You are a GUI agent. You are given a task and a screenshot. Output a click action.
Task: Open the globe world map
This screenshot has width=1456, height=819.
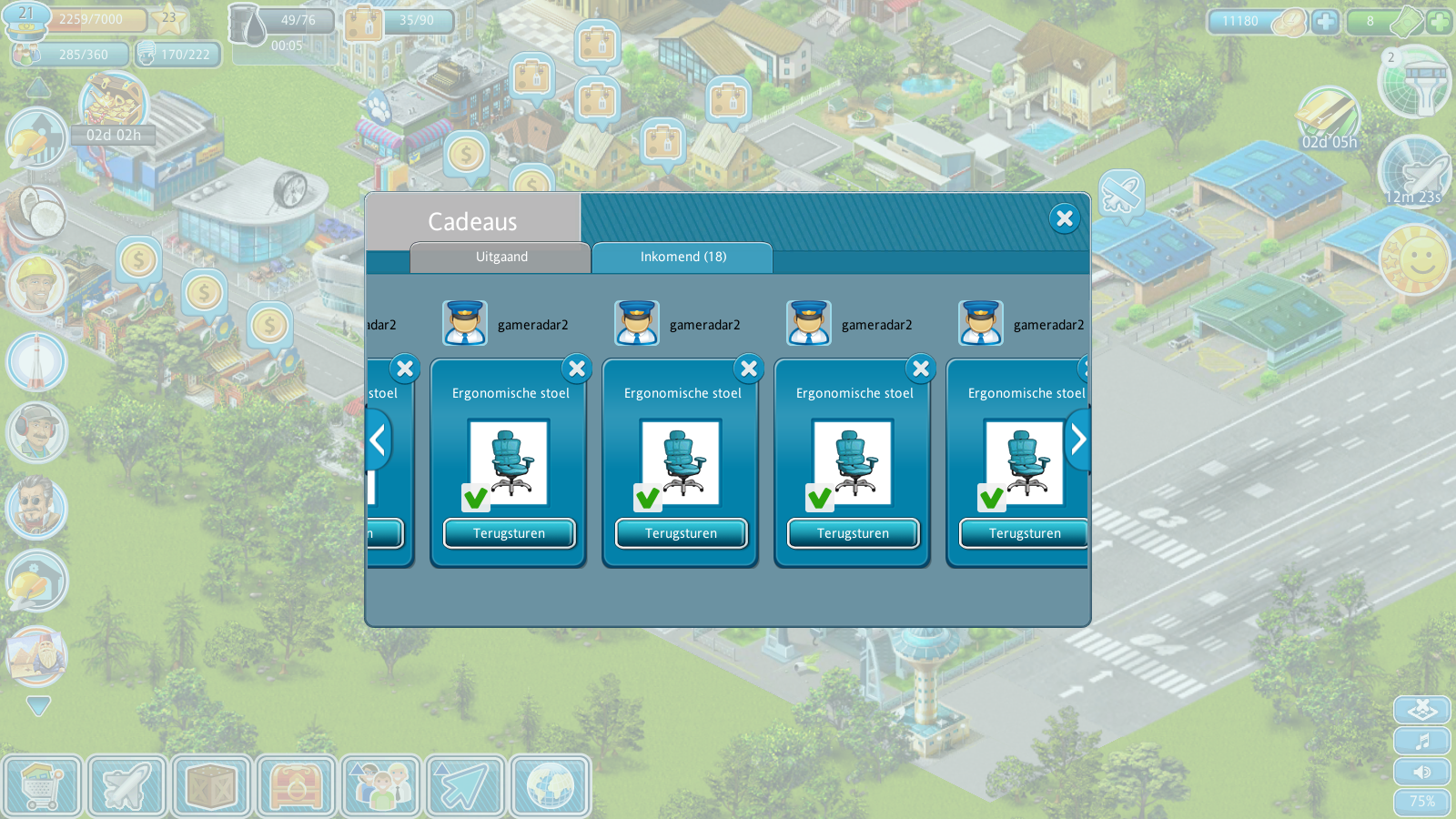coord(550,785)
